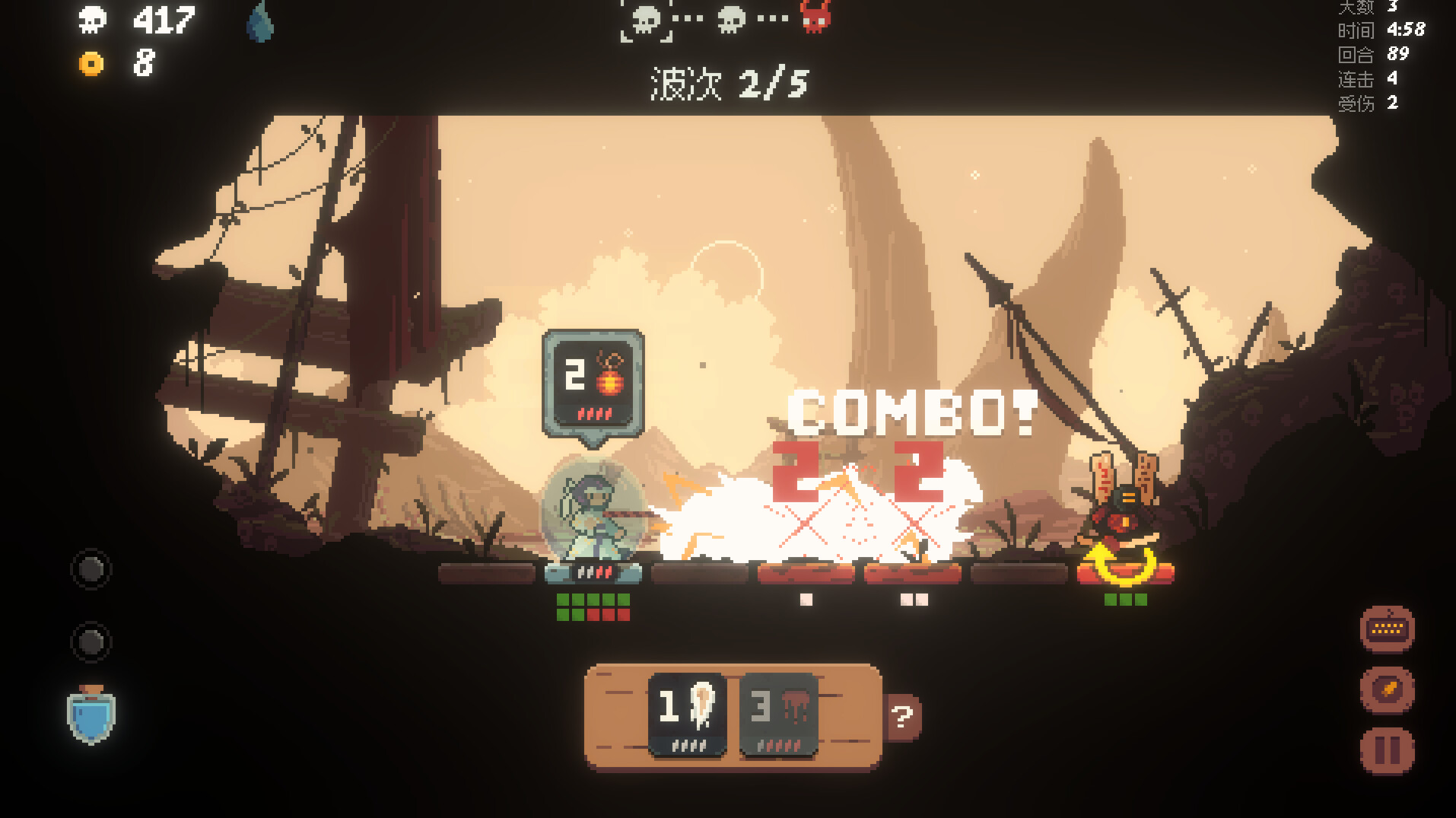Pause the game
The image size is (1456, 818).
(x=1386, y=750)
